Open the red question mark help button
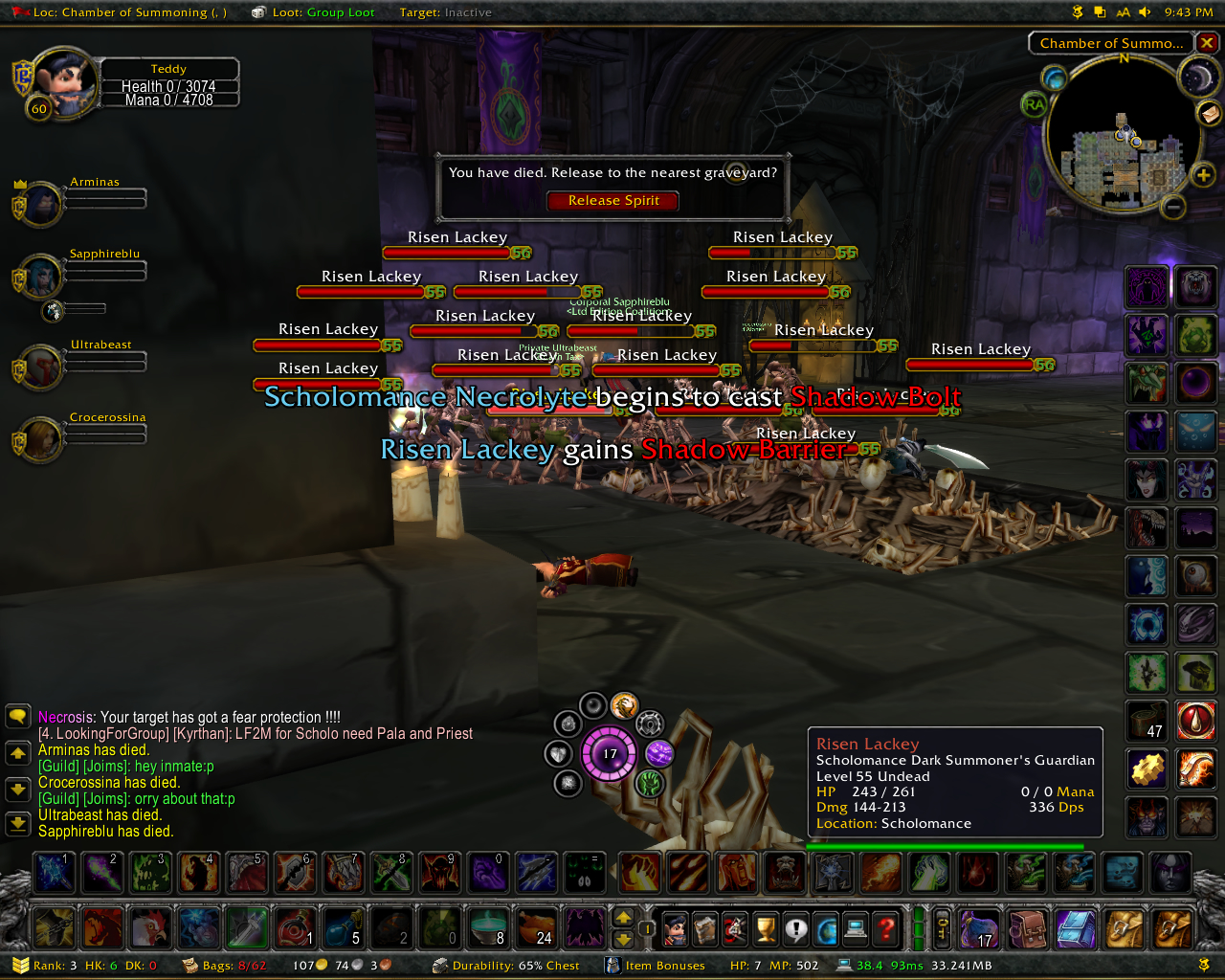Image resolution: width=1225 pixels, height=980 pixels. pos(886,928)
